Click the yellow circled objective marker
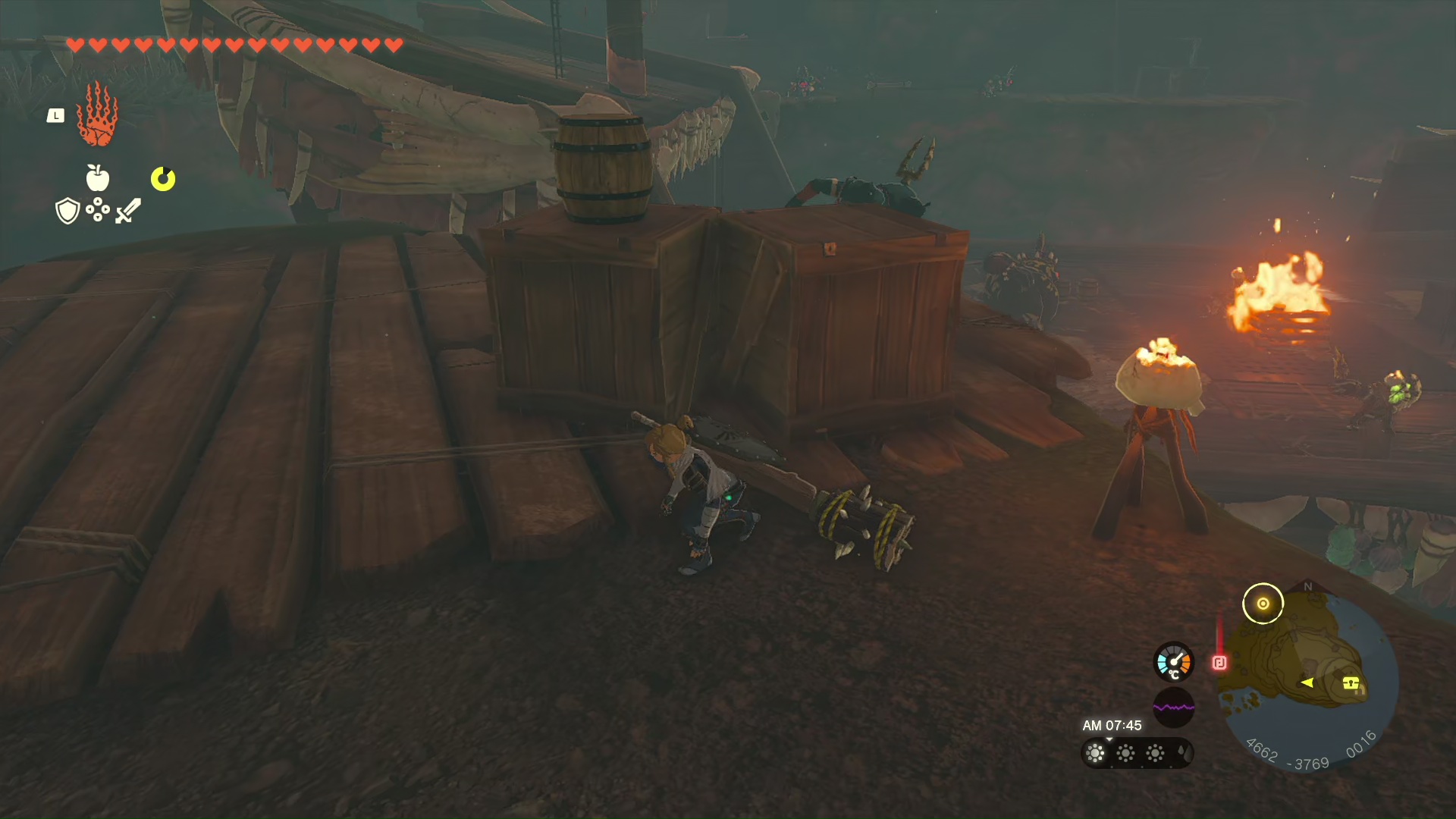The height and width of the screenshot is (819, 1456). click(x=1263, y=604)
